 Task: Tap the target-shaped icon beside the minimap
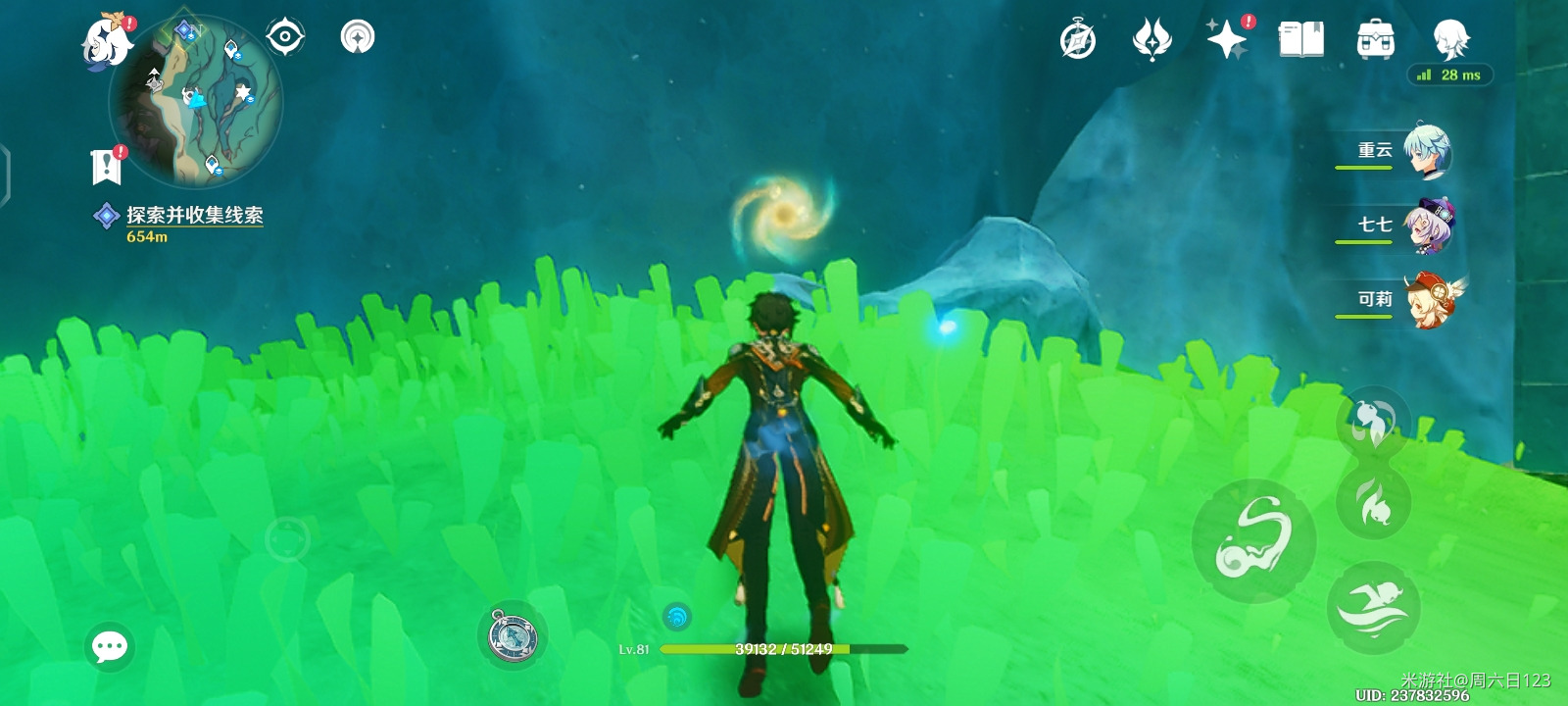285,38
